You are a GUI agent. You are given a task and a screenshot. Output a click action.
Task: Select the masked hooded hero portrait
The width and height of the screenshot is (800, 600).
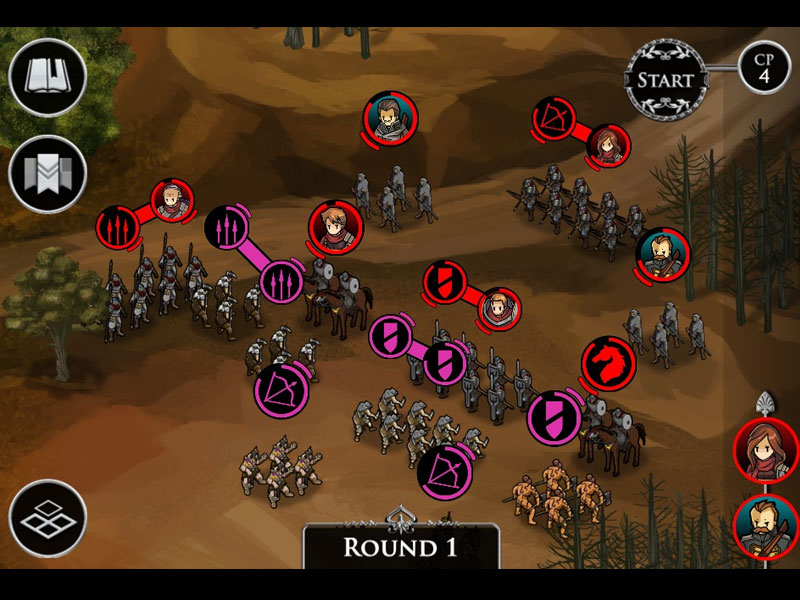pyautogui.click(x=389, y=118)
